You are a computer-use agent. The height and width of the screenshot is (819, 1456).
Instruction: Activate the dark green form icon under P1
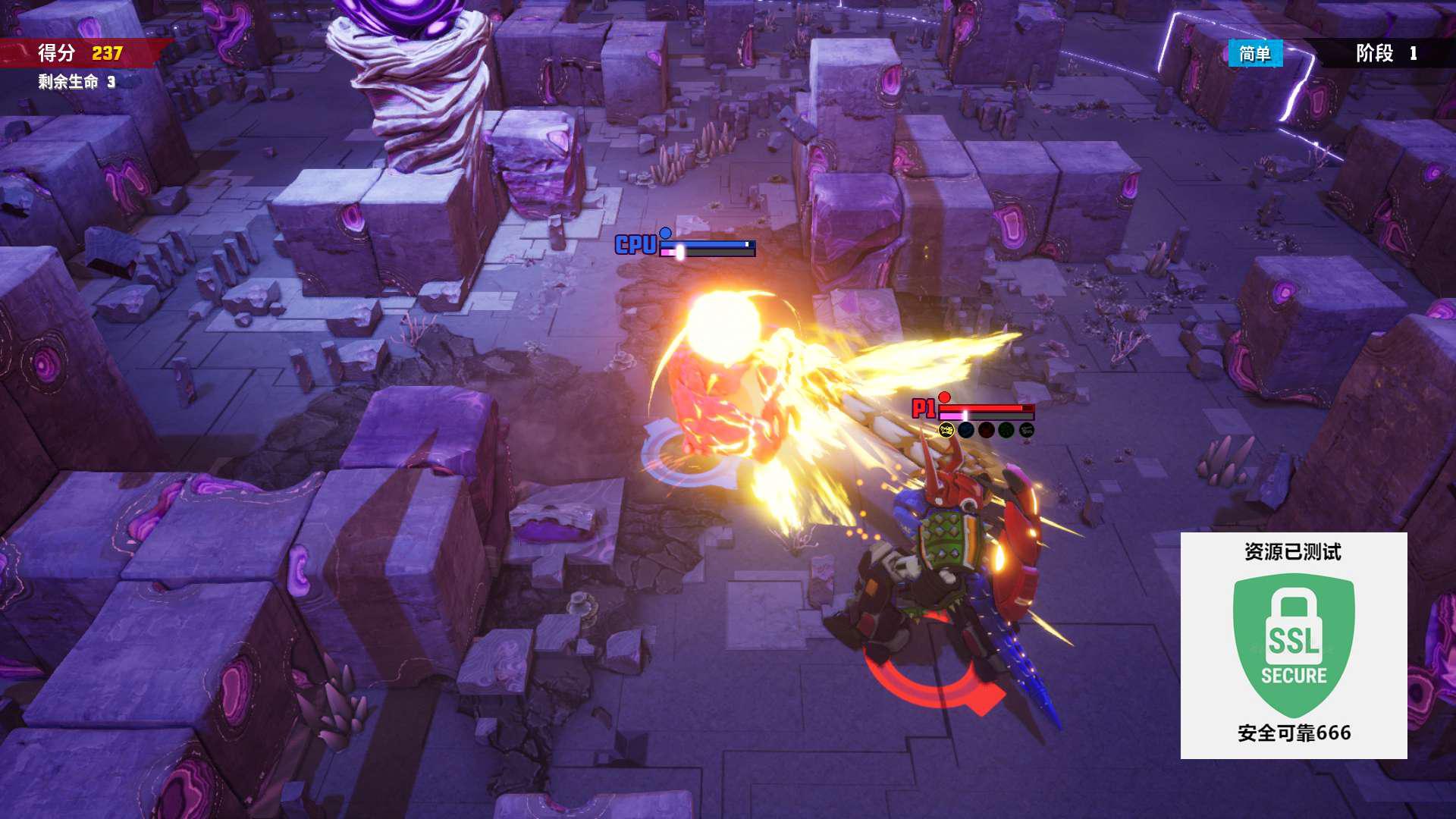1006,431
